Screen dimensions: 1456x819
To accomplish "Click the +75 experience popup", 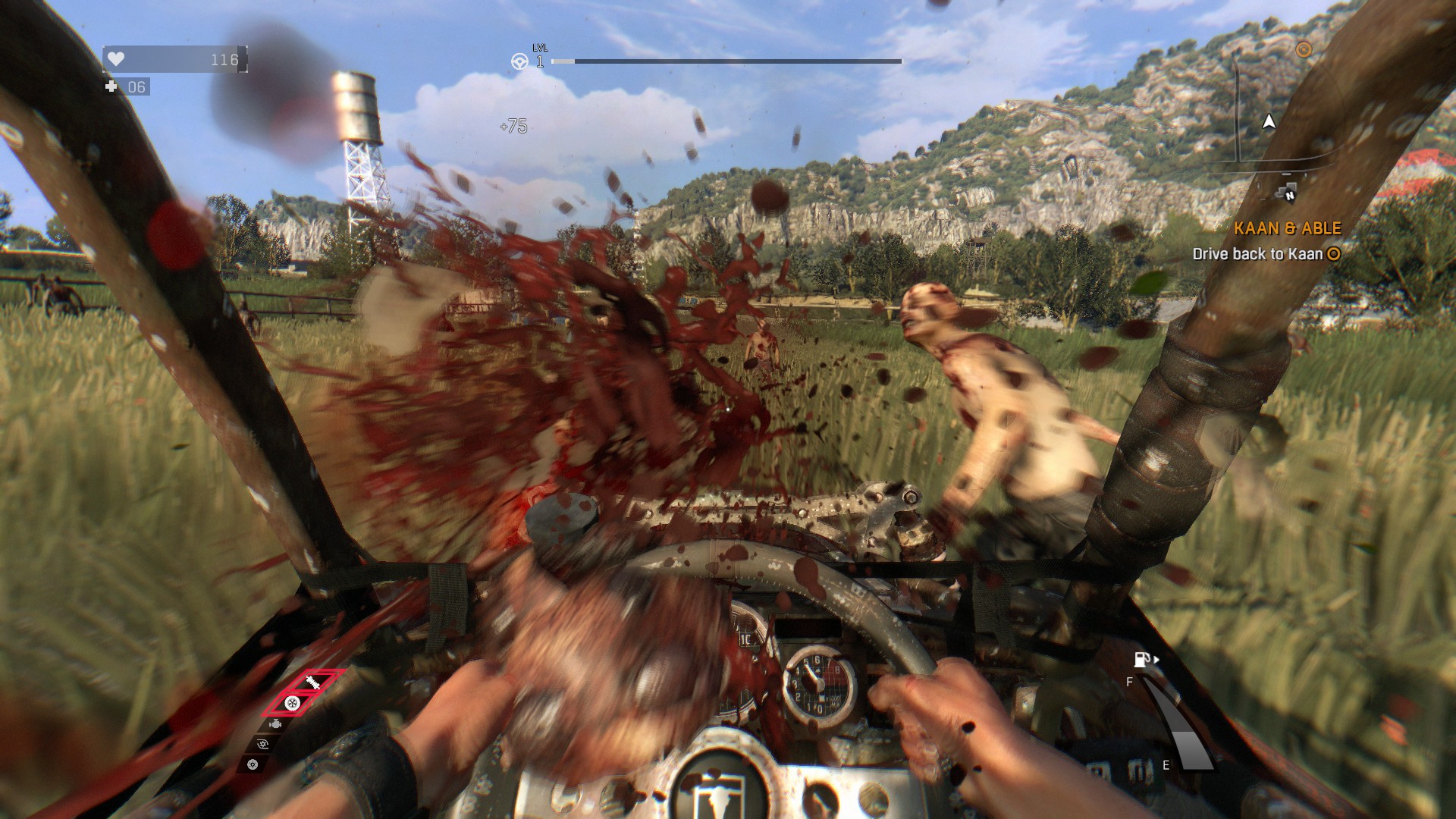I will tap(514, 126).
